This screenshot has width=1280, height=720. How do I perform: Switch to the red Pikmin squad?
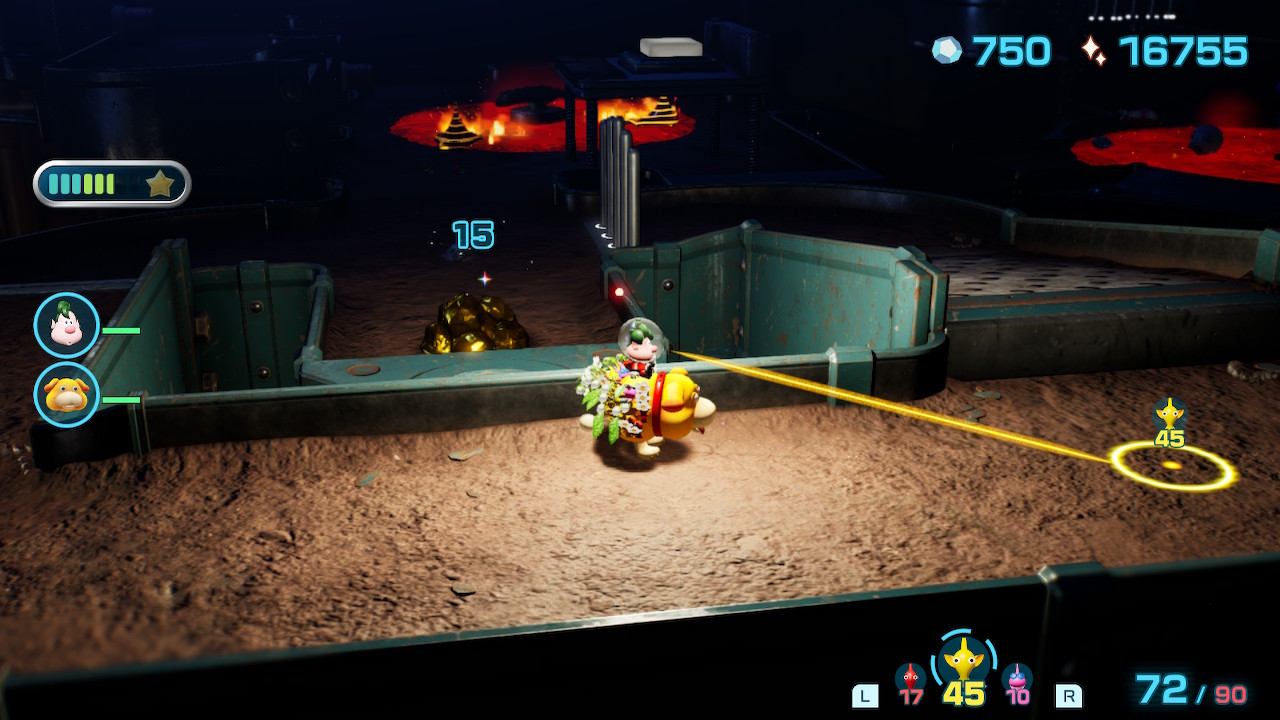pyautogui.click(x=910, y=680)
